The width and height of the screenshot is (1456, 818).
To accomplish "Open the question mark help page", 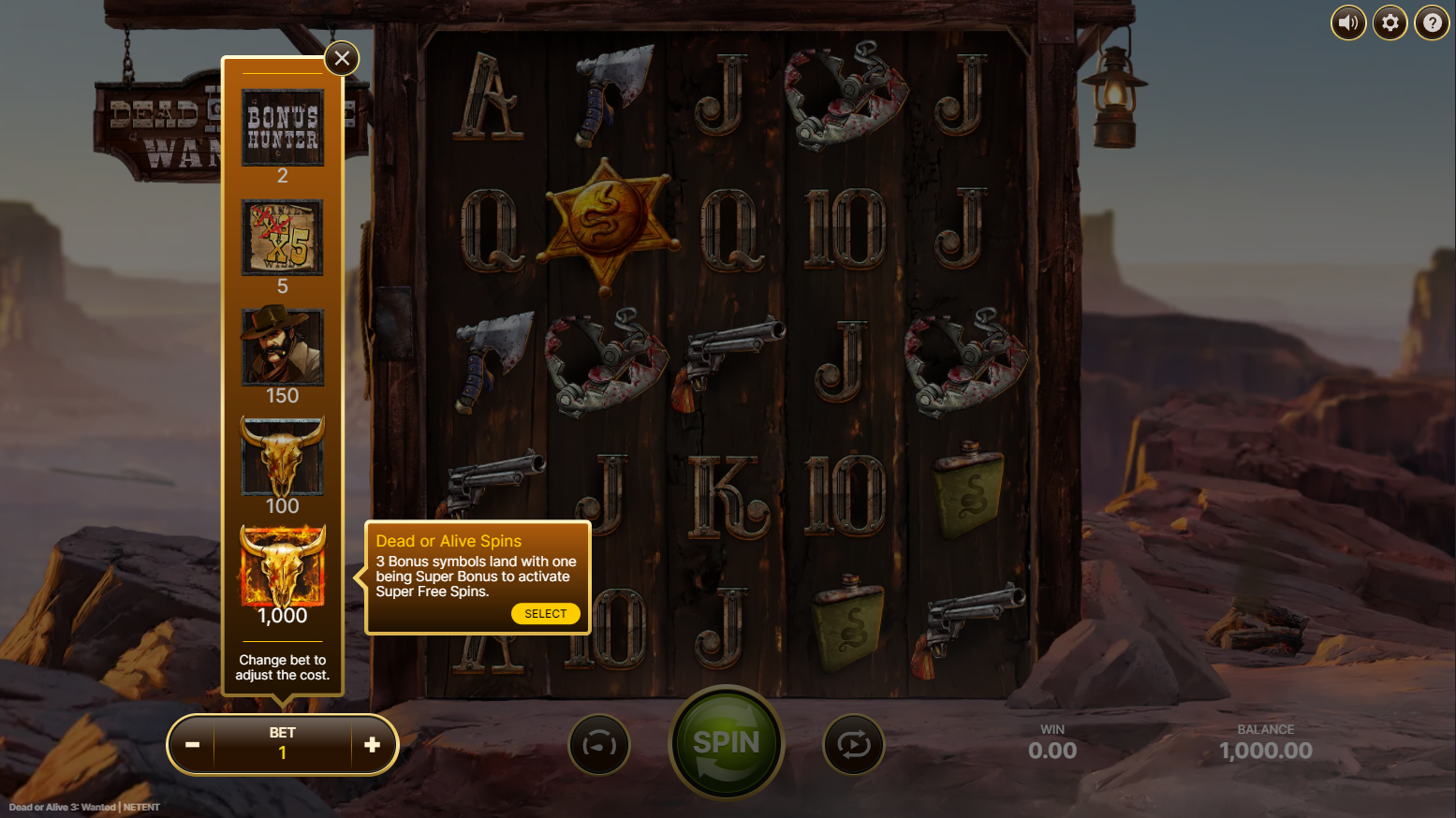I will [1432, 22].
